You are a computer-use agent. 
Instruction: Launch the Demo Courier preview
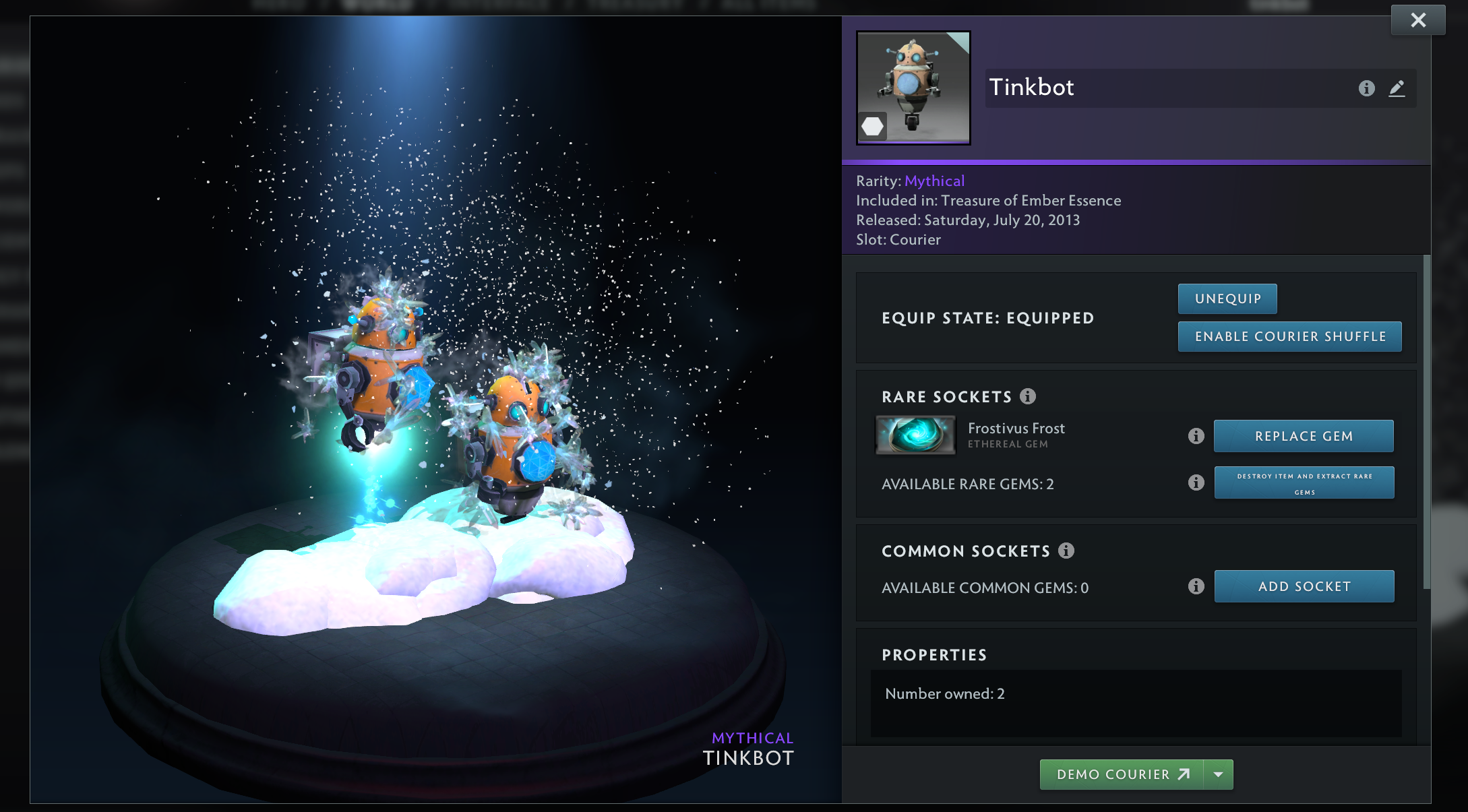click(1122, 774)
